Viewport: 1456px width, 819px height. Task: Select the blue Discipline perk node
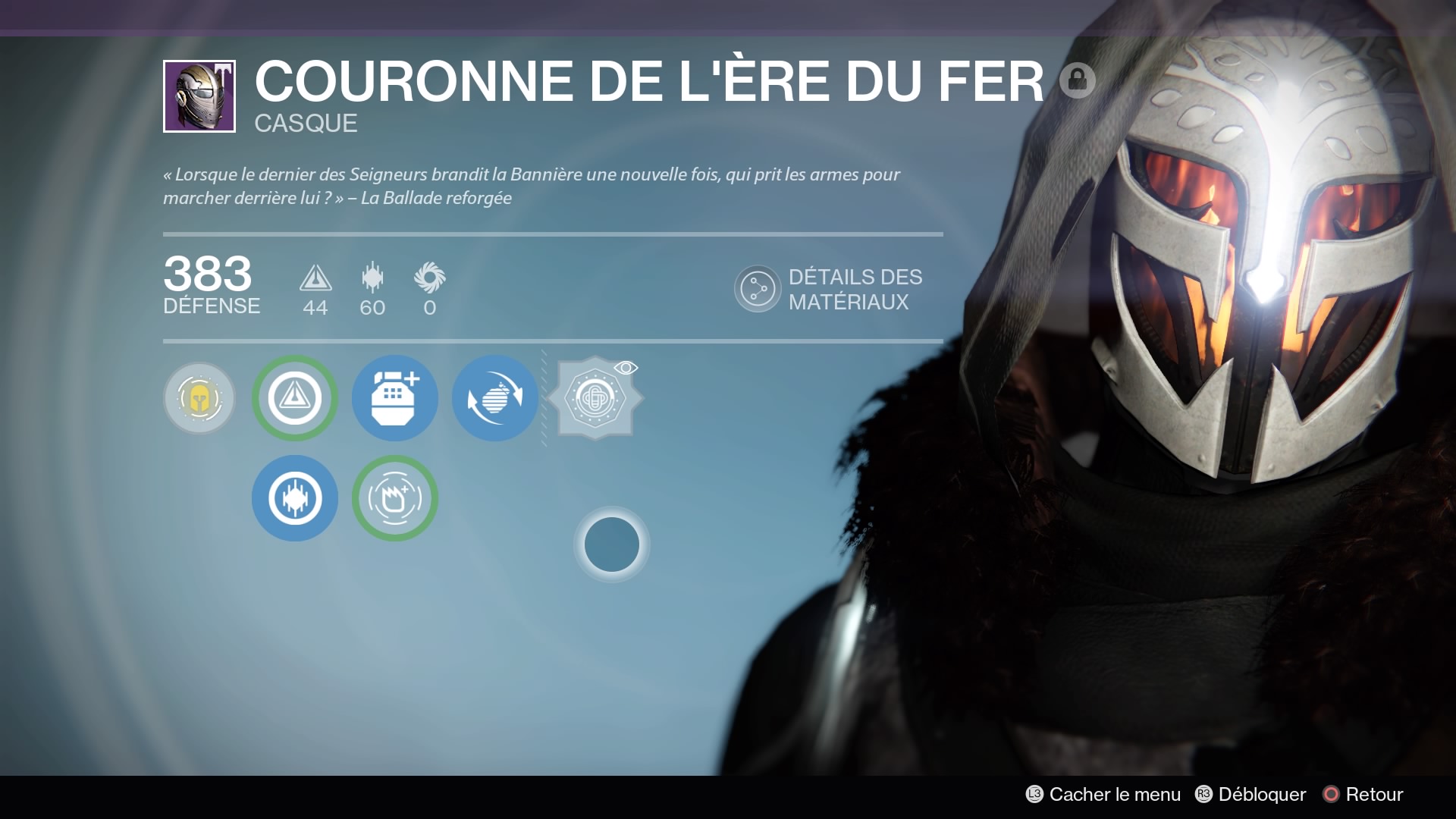click(295, 498)
